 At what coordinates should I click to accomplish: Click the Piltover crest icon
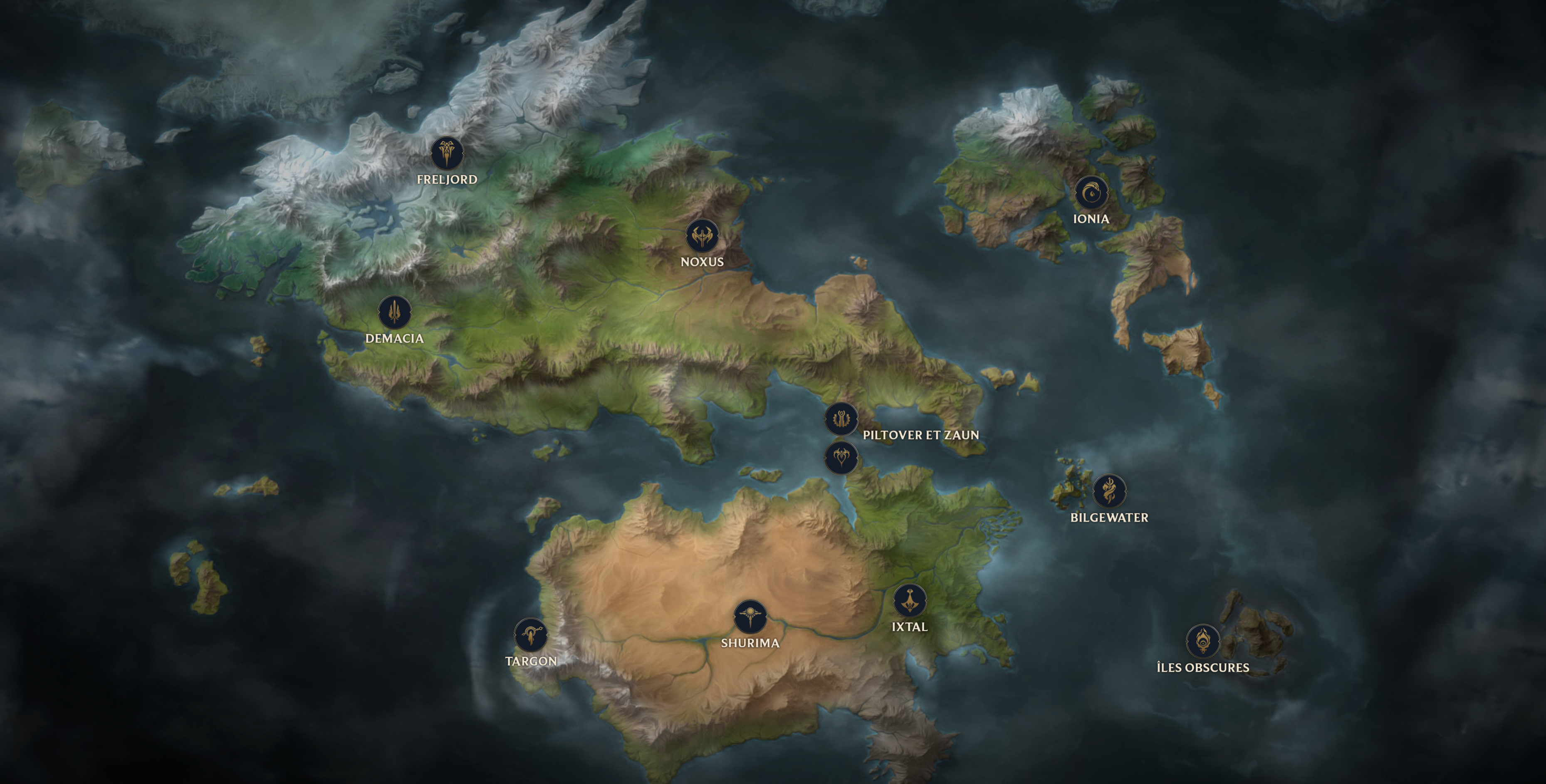pyautogui.click(x=842, y=419)
